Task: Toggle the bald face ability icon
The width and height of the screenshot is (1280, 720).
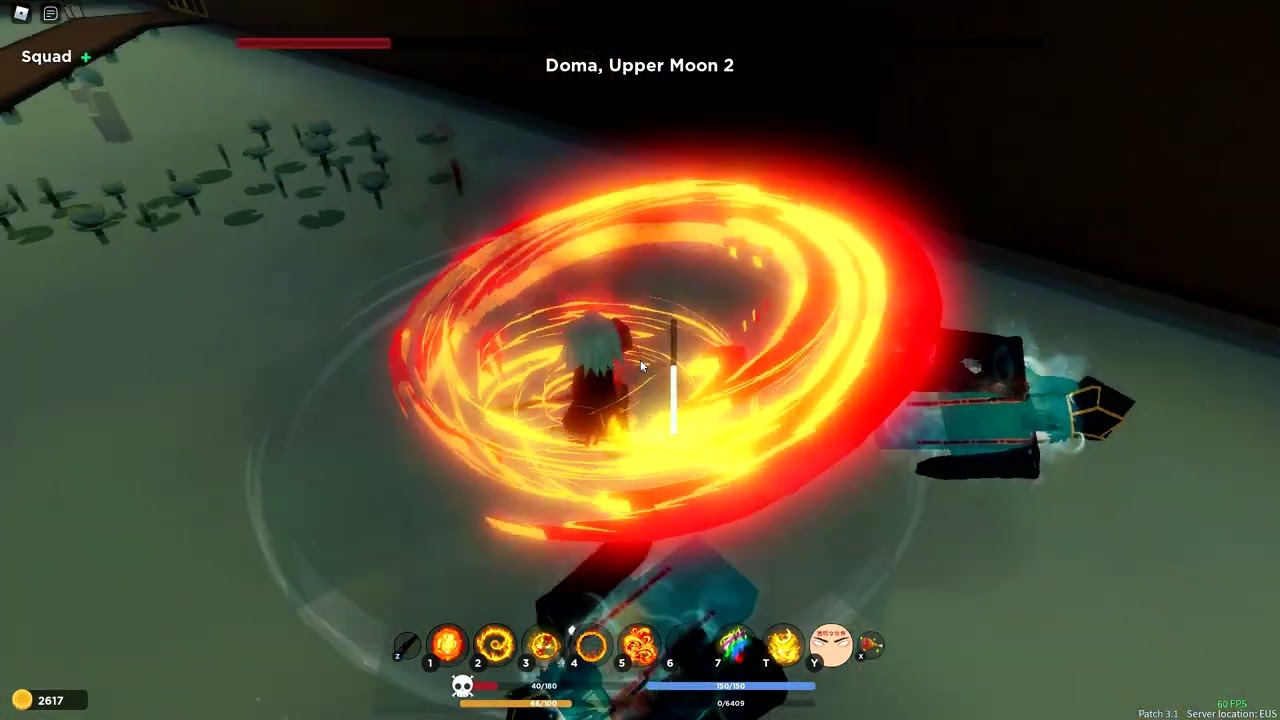Action: click(831, 645)
